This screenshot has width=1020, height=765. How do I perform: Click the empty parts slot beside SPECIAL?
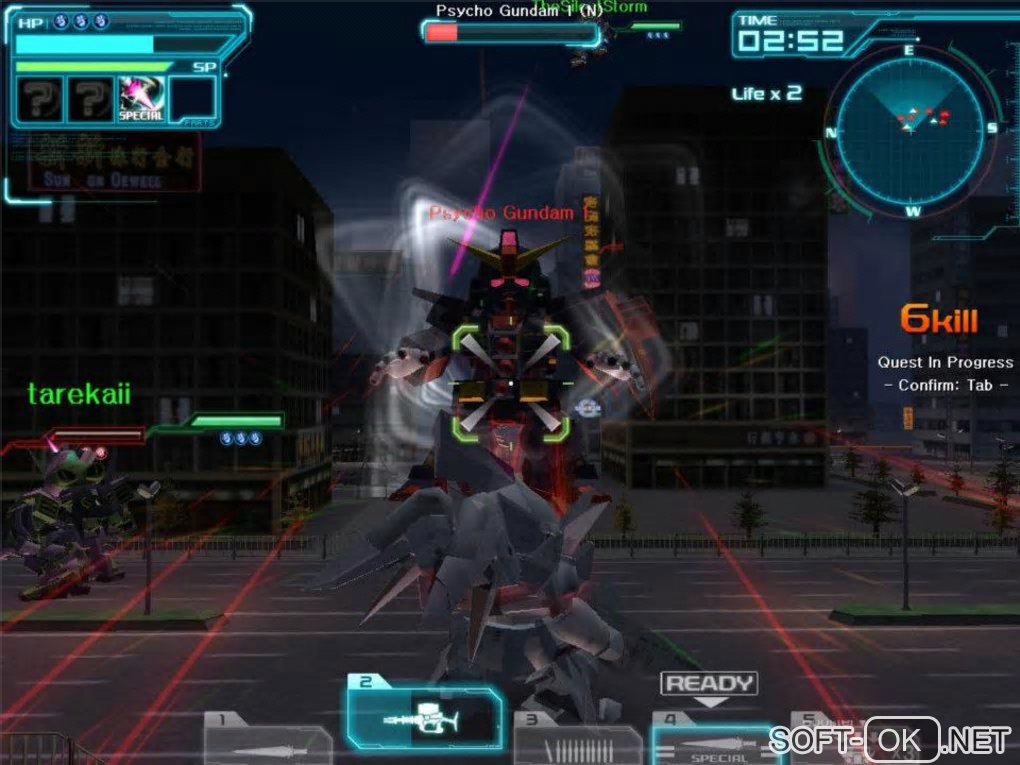[193, 99]
